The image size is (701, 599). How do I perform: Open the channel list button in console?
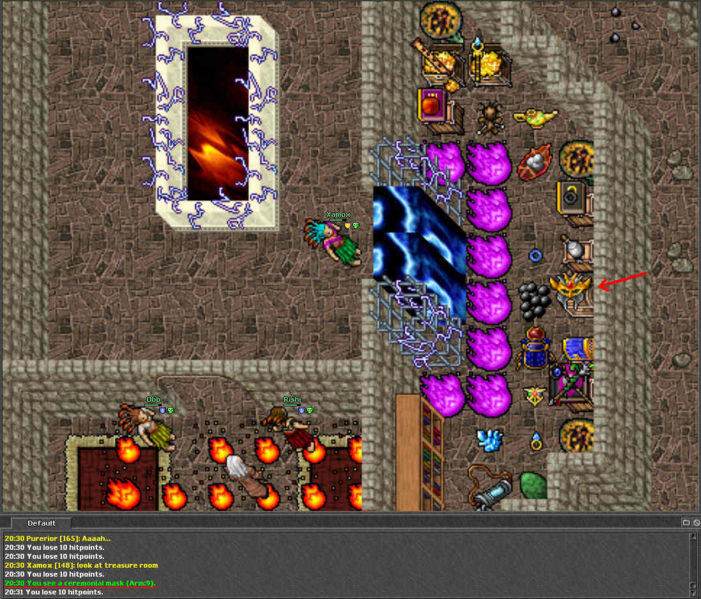click(685, 523)
